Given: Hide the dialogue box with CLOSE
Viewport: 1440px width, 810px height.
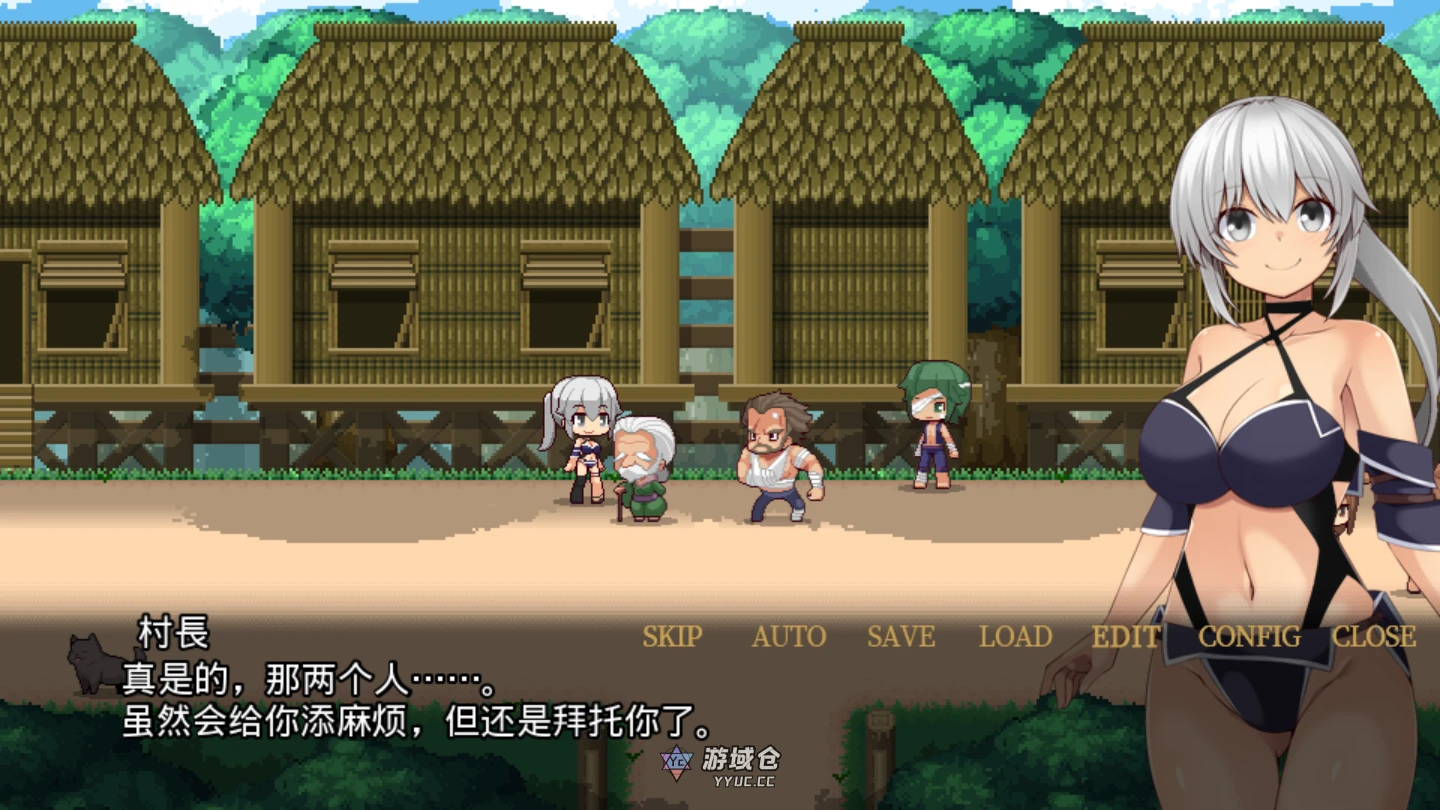Looking at the screenshot, I should pos(1374,637).
